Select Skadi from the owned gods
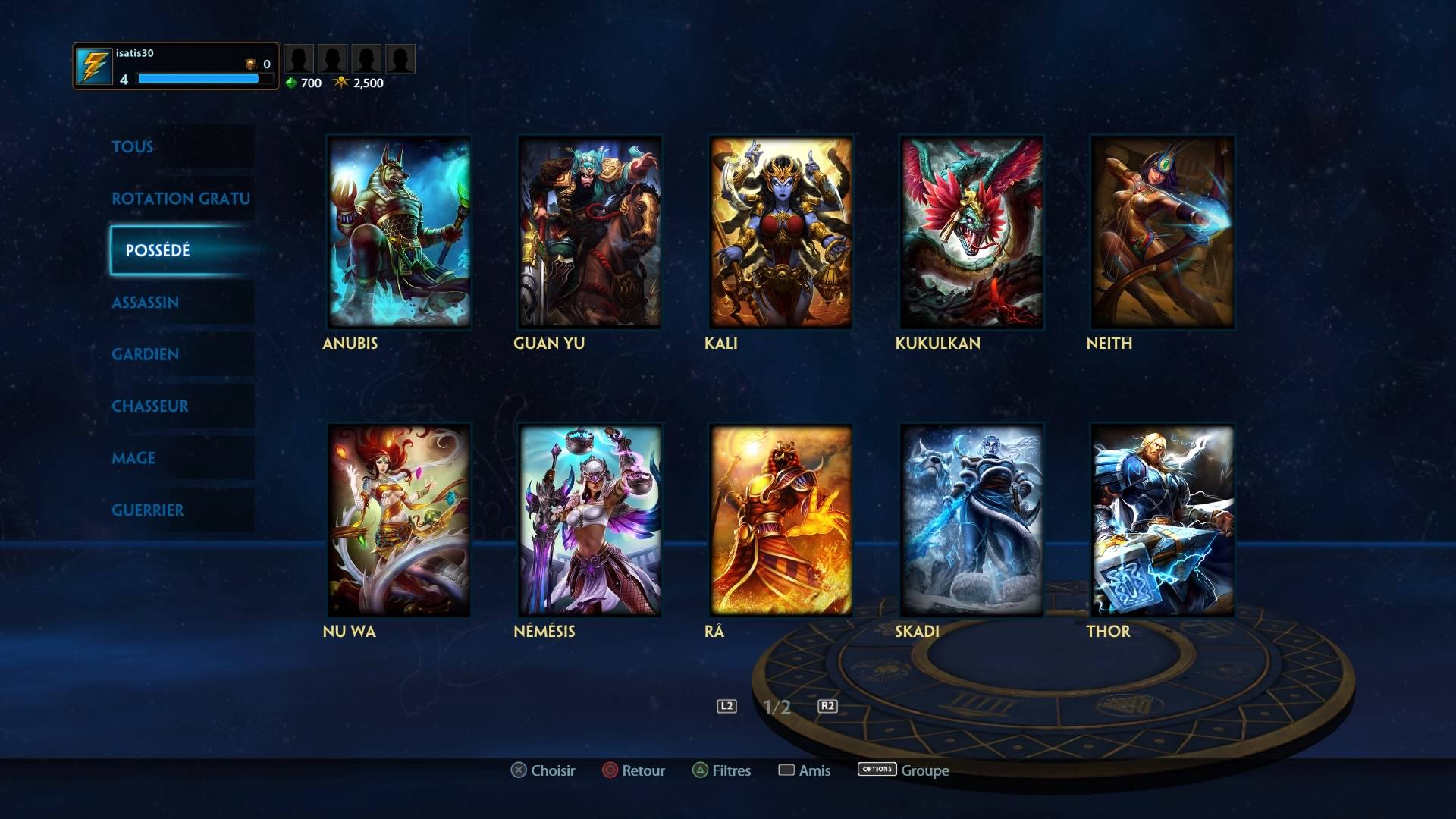 (971, 520)
